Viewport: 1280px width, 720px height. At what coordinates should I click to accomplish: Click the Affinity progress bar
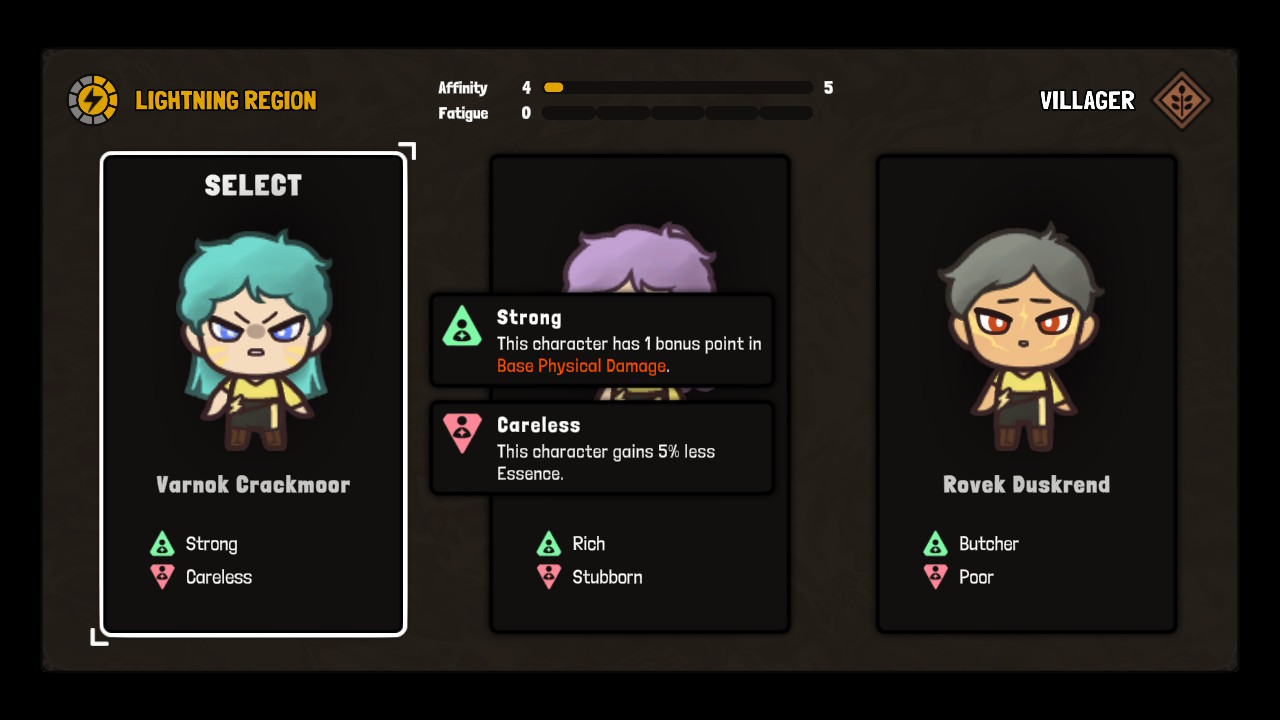pyautogui.click(x=677, y=87)
